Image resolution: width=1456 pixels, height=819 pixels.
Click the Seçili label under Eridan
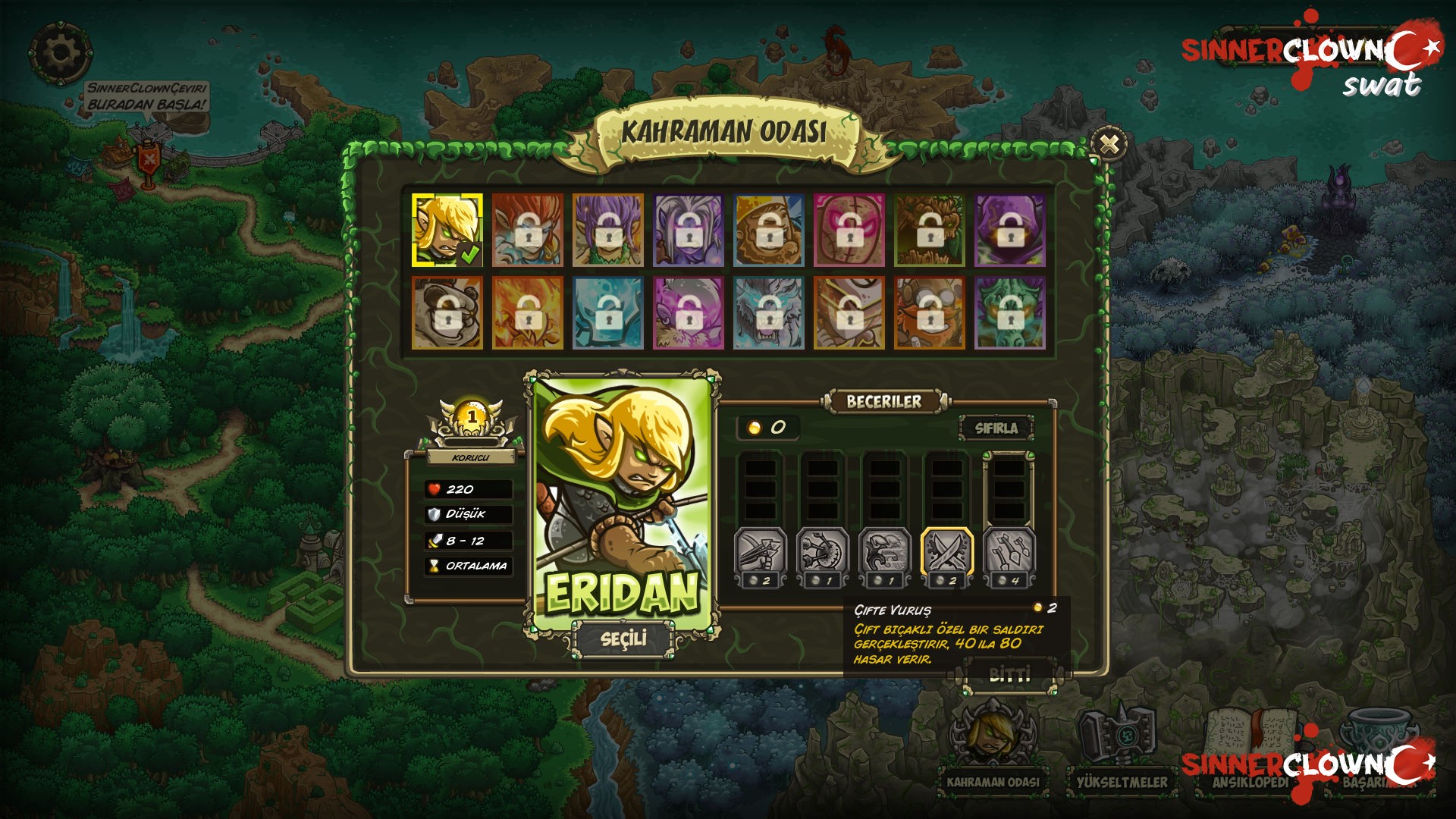[x=623, y=639]
